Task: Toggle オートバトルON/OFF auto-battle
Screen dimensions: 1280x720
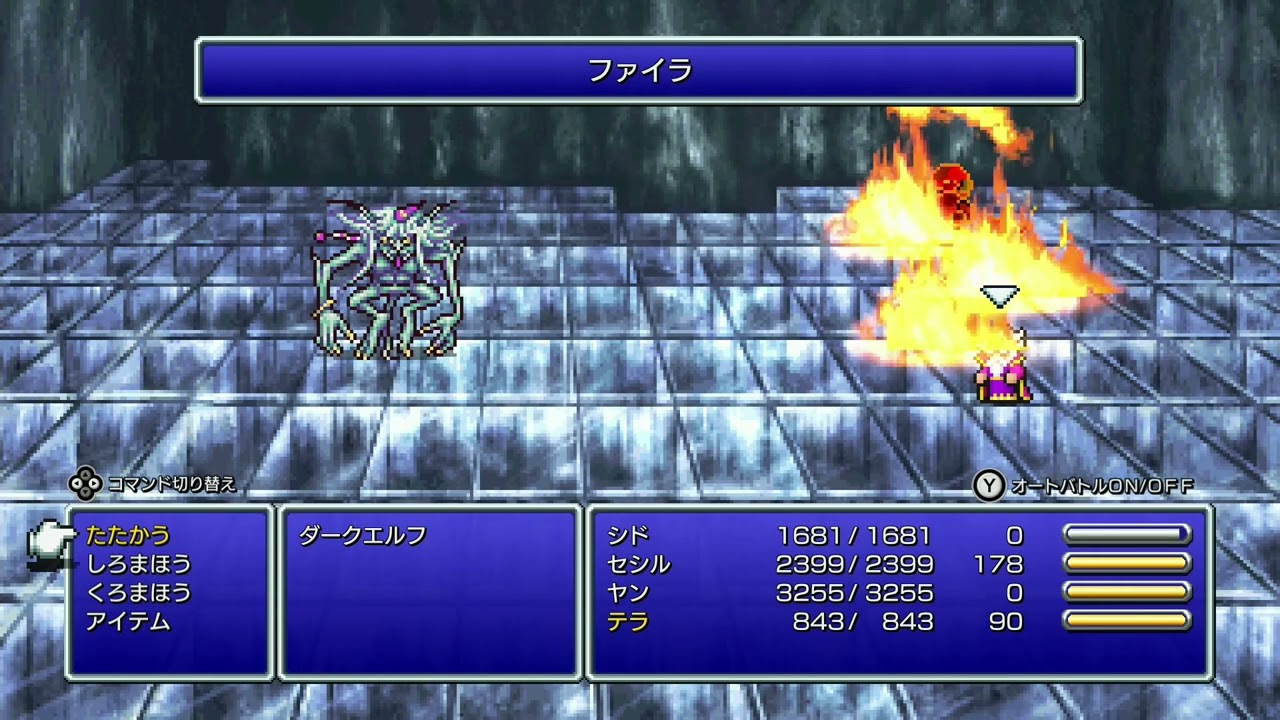Action: [1085, 486]
